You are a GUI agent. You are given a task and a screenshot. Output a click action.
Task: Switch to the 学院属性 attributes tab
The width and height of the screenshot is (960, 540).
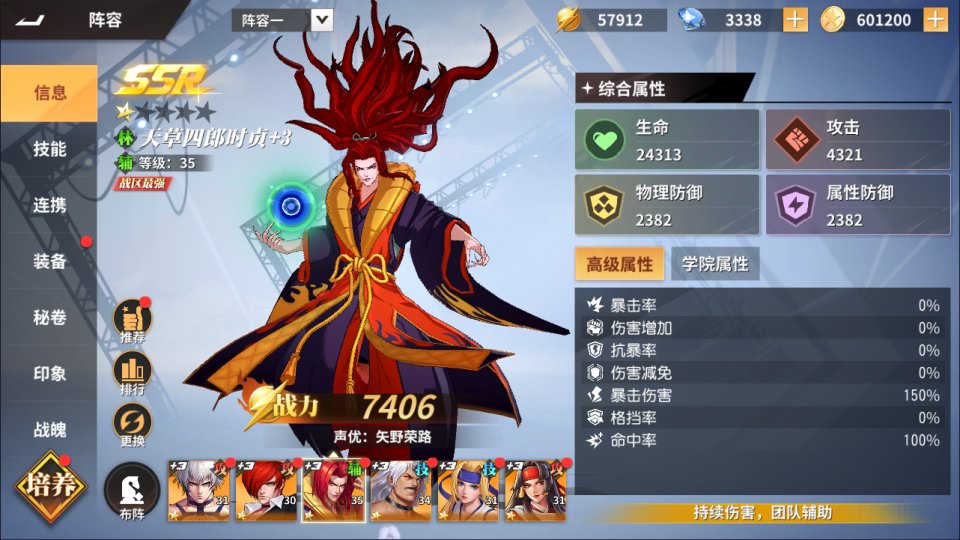point(715,264)
